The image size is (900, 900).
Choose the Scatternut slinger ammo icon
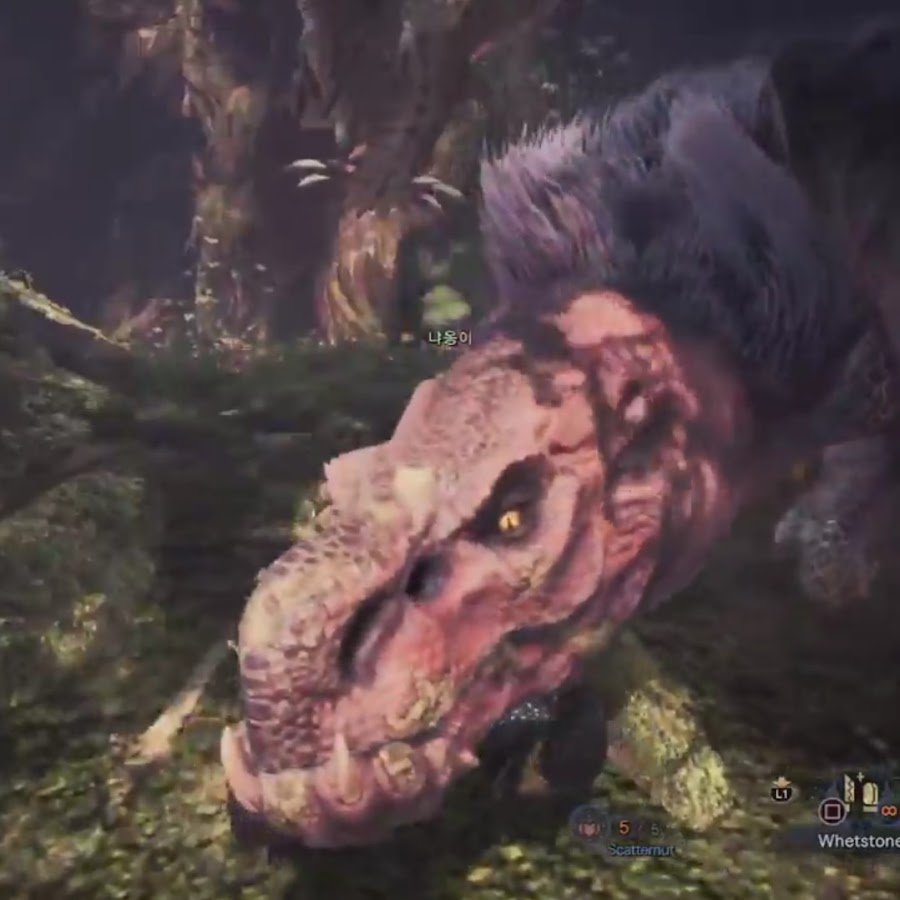pos(590,826)
